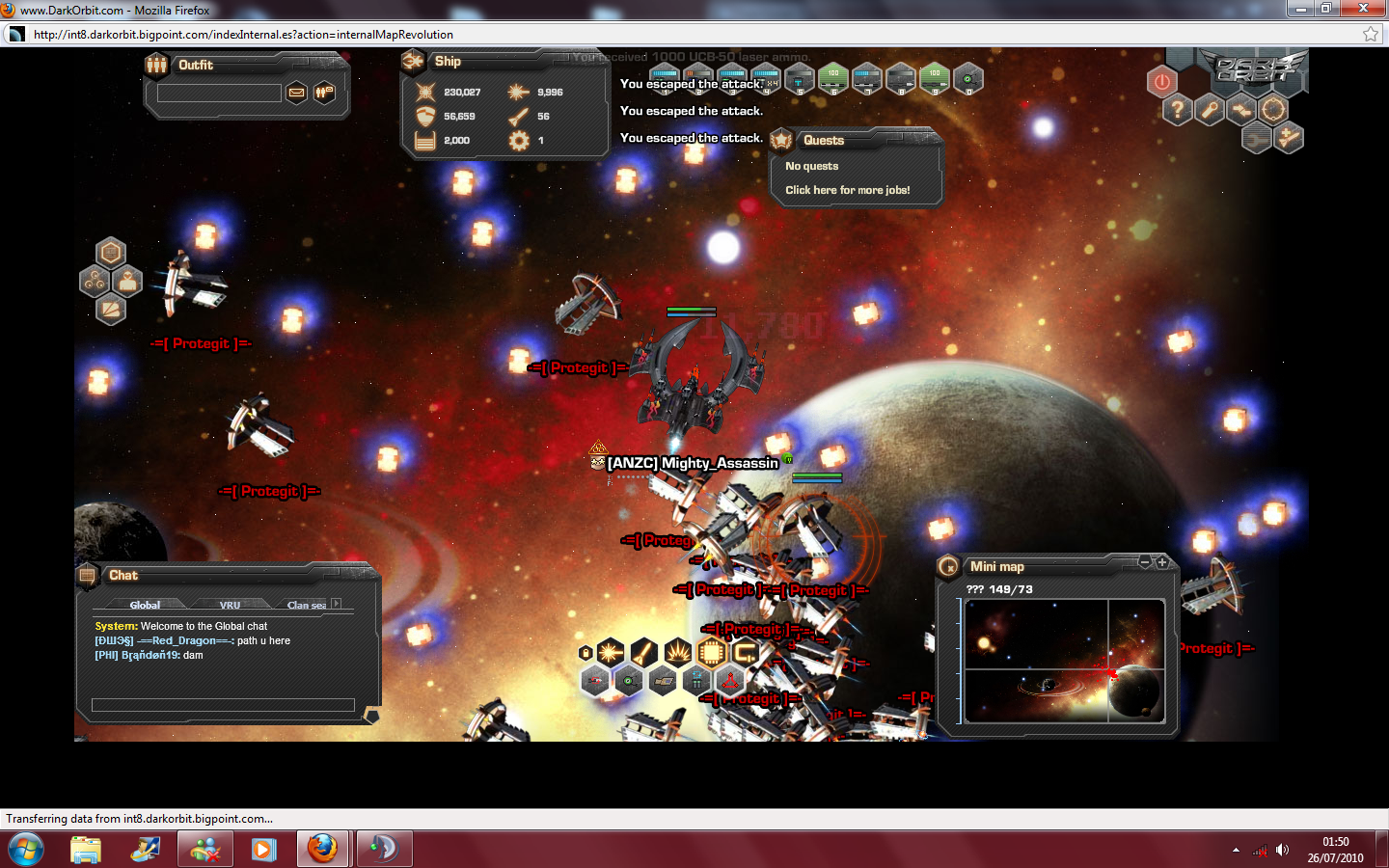Open the mail envelope in the Outfit panel
The image size is (1389, 868).
point(296,93)
